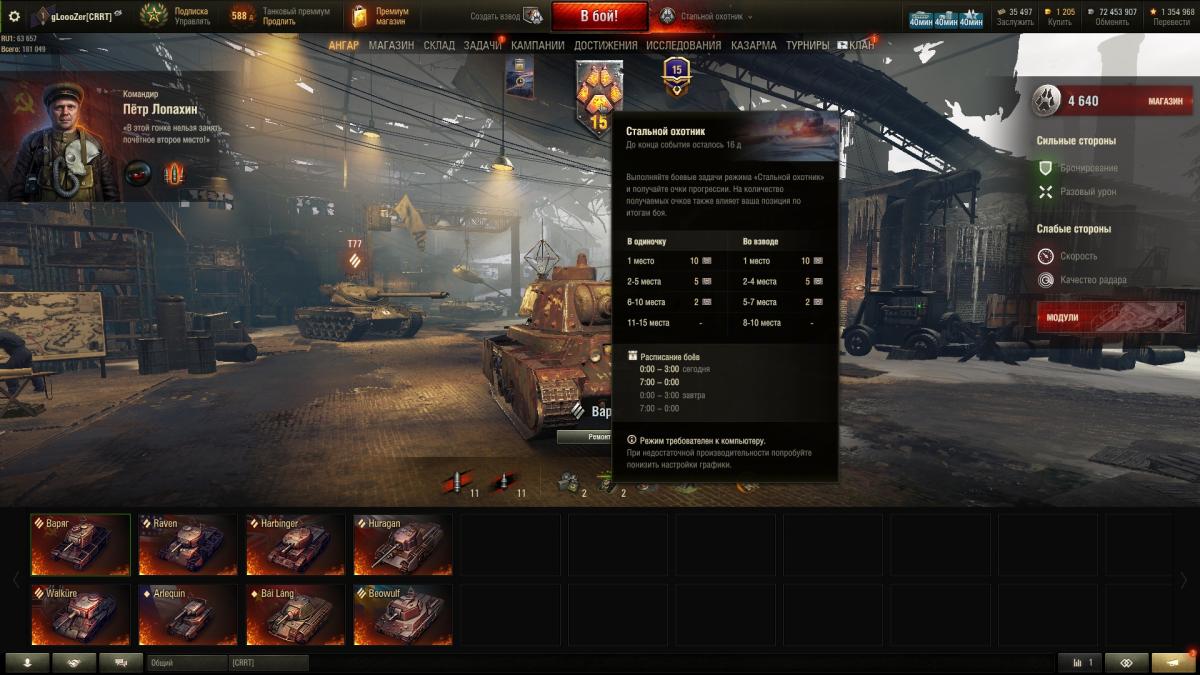Click the Создать взвод platoon button

[x=507, y=16]
